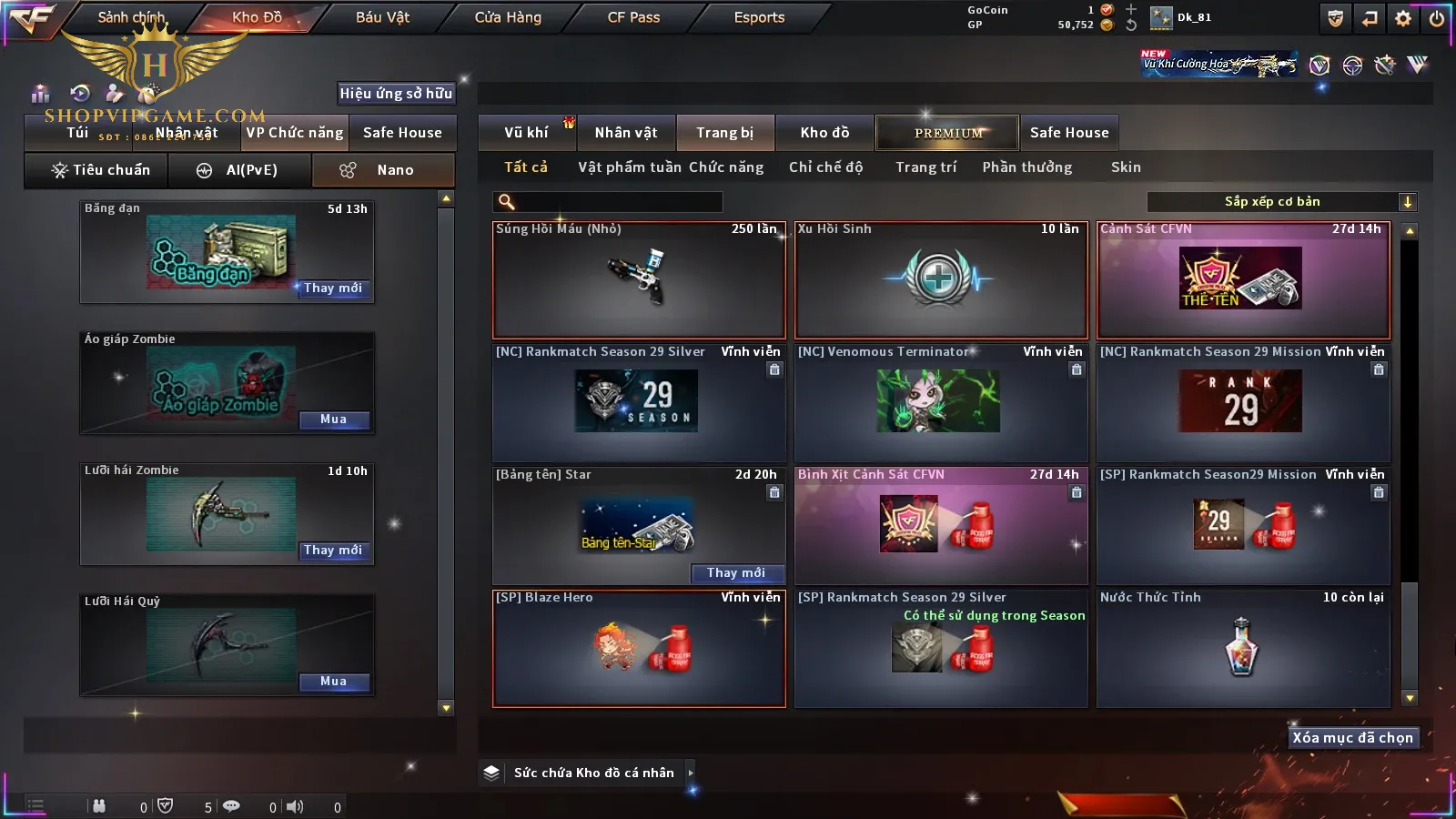Show the Phần thưởng reward items
This screenshot has height=819, width=1456.
[x=1026, y=167]
